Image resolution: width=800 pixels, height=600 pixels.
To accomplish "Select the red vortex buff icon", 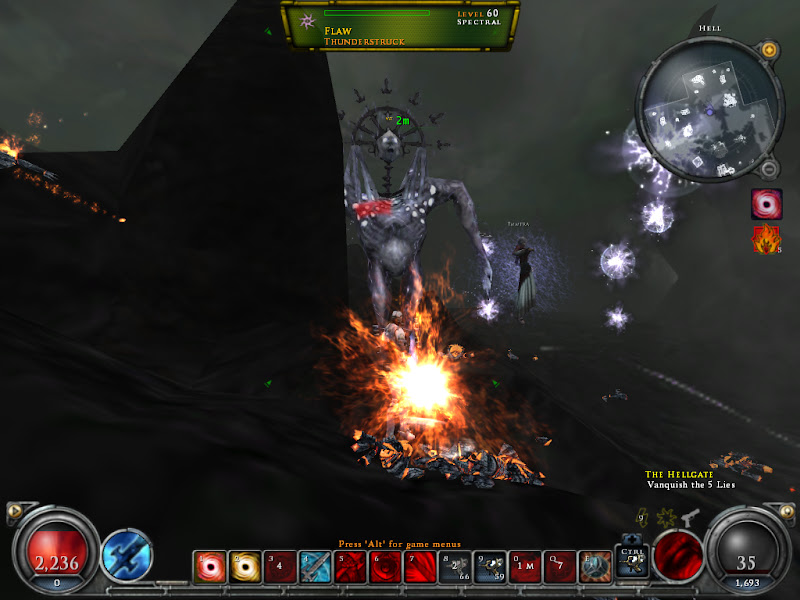I will click(765, 205).
